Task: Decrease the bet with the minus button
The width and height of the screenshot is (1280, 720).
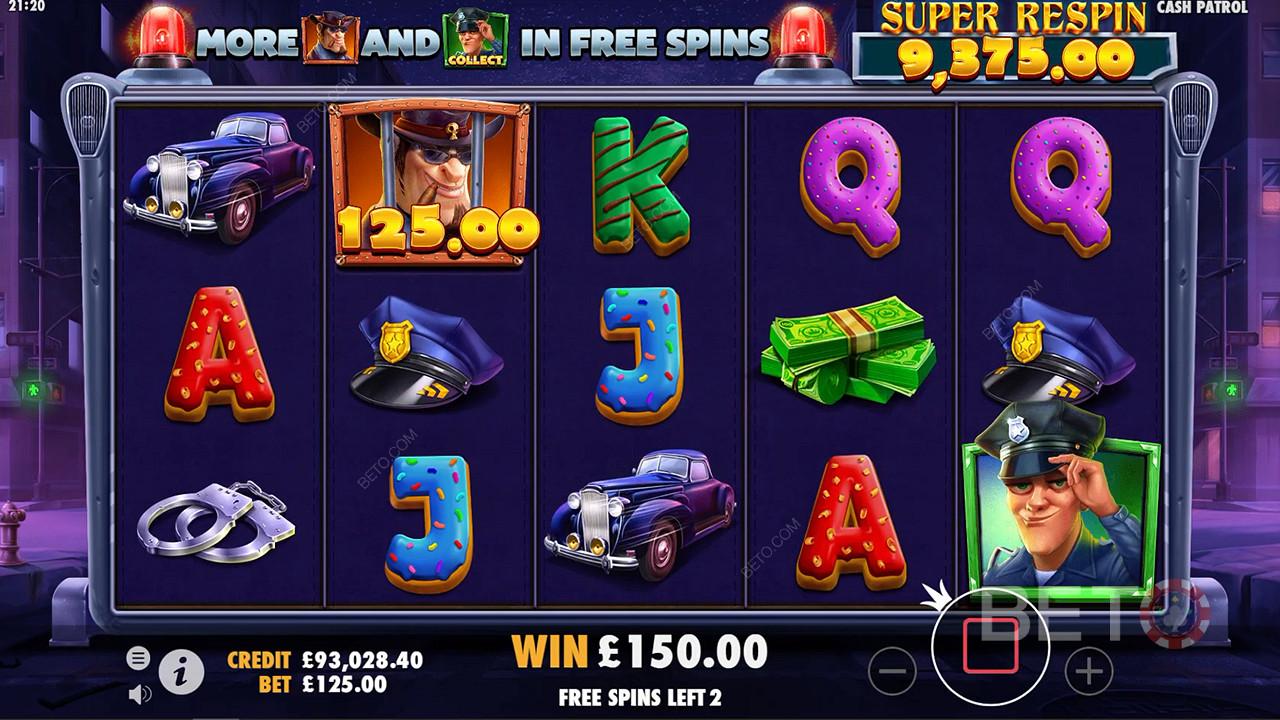Action: (x=892, y=670)
